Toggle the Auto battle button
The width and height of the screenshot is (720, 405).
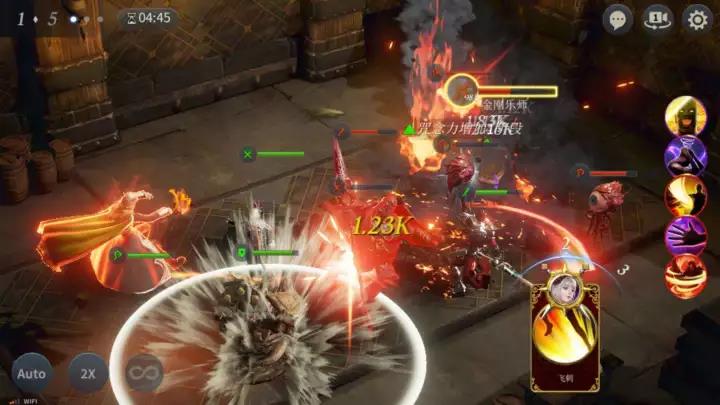(32, 374)
